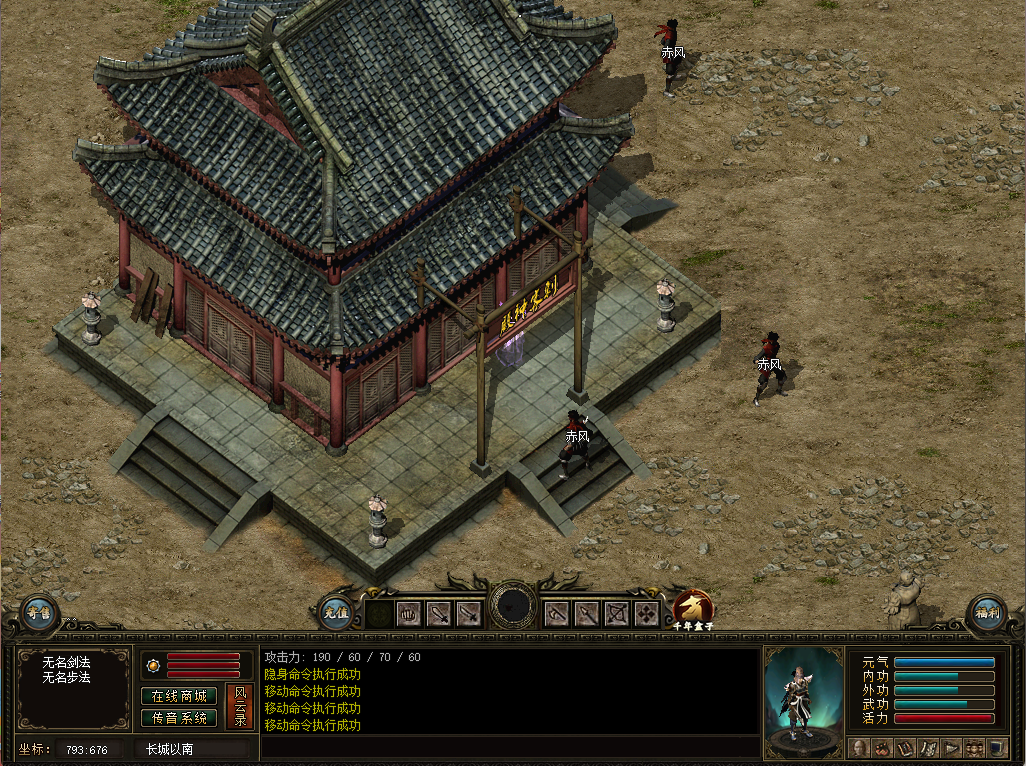This screenshot has height=766, width=1026.
Task: Click the round 充值 recharge button
Action: pyautogui.click(x=336, y=612)
